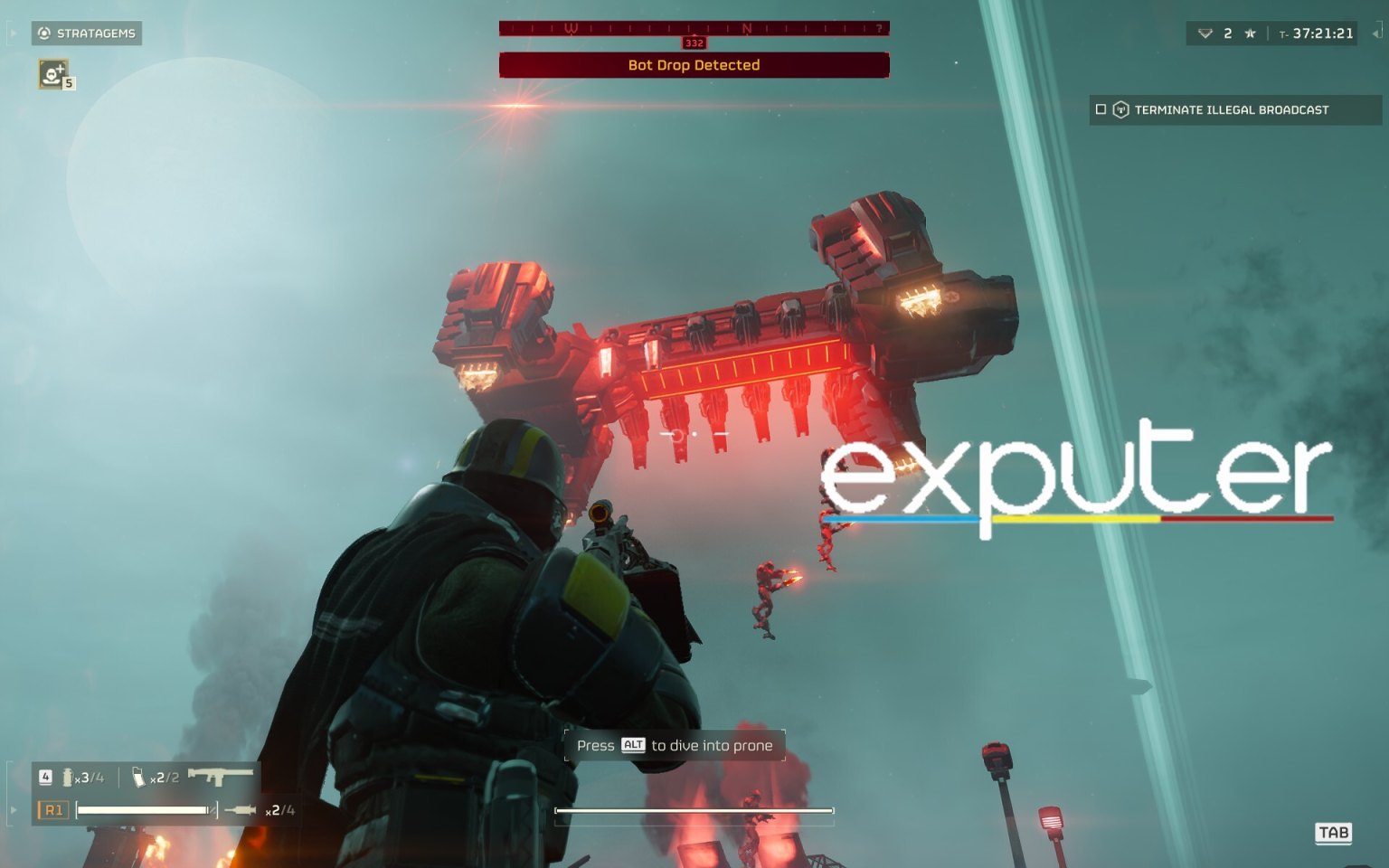Toggle the R1 fire mode indicator
Screen dimensions: 1389x868
(52, 811)
